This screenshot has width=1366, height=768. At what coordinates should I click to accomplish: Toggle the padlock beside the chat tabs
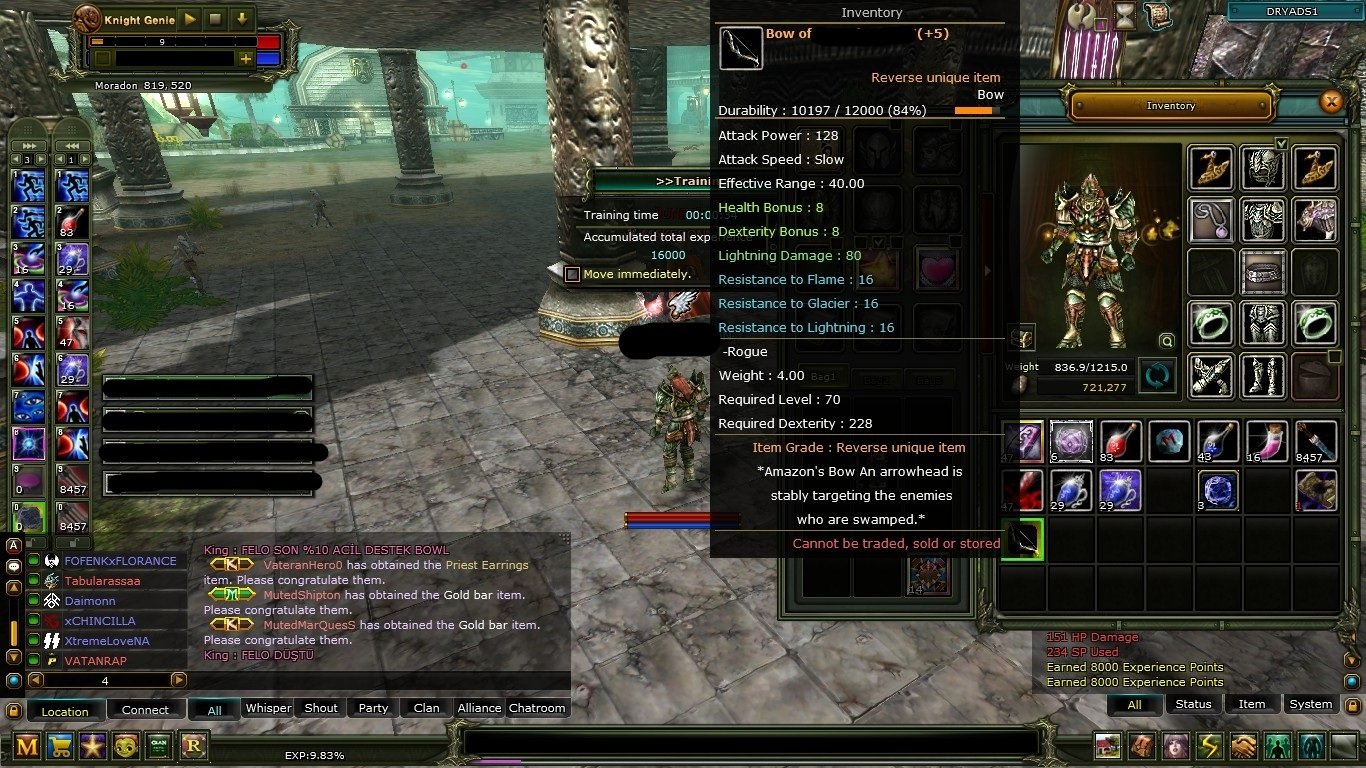(13, 709)
